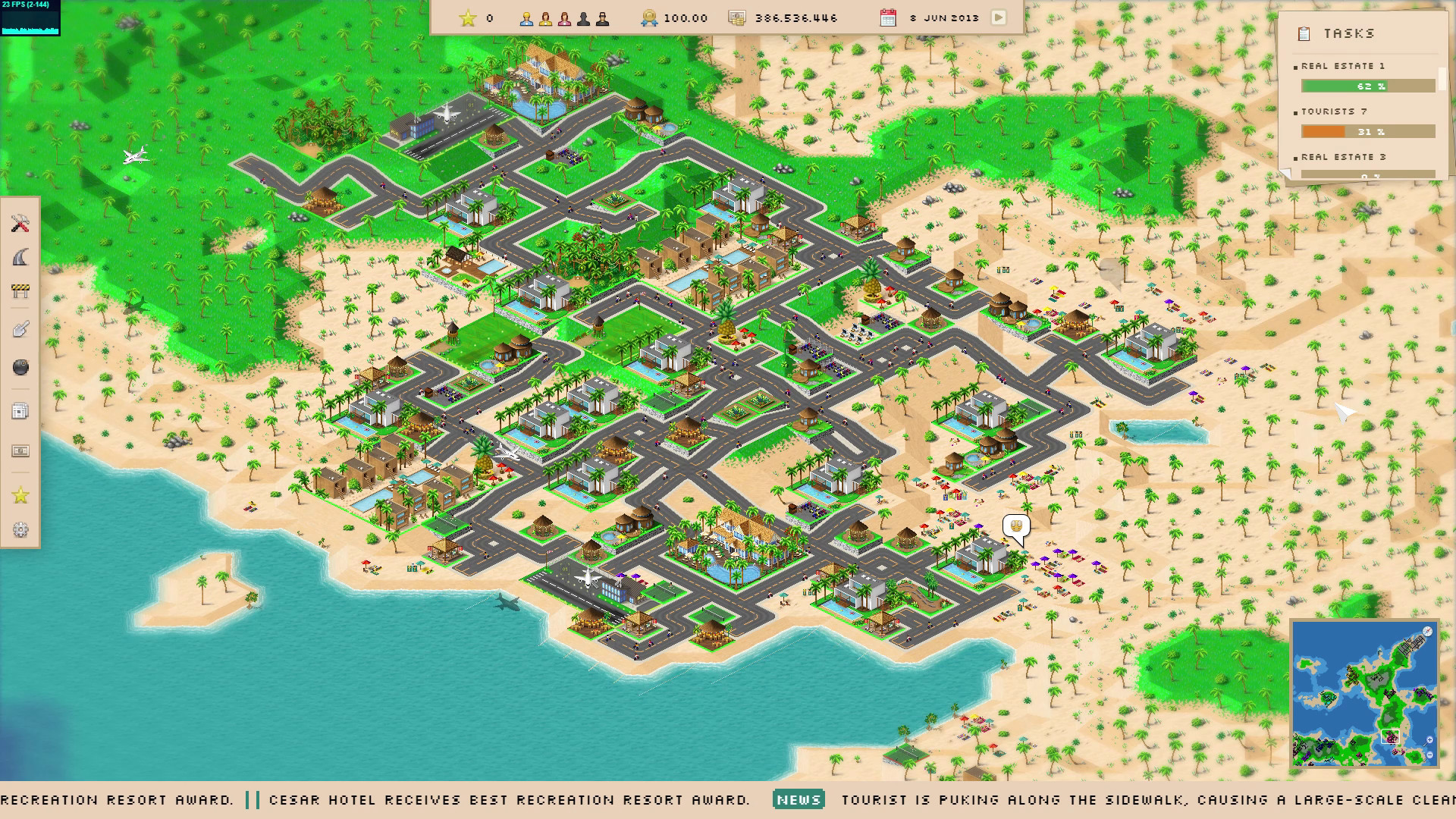This screenshot has height=819, width=1456.
Task: Select the construction barrier tool
Action: click(x=20, y=292)
